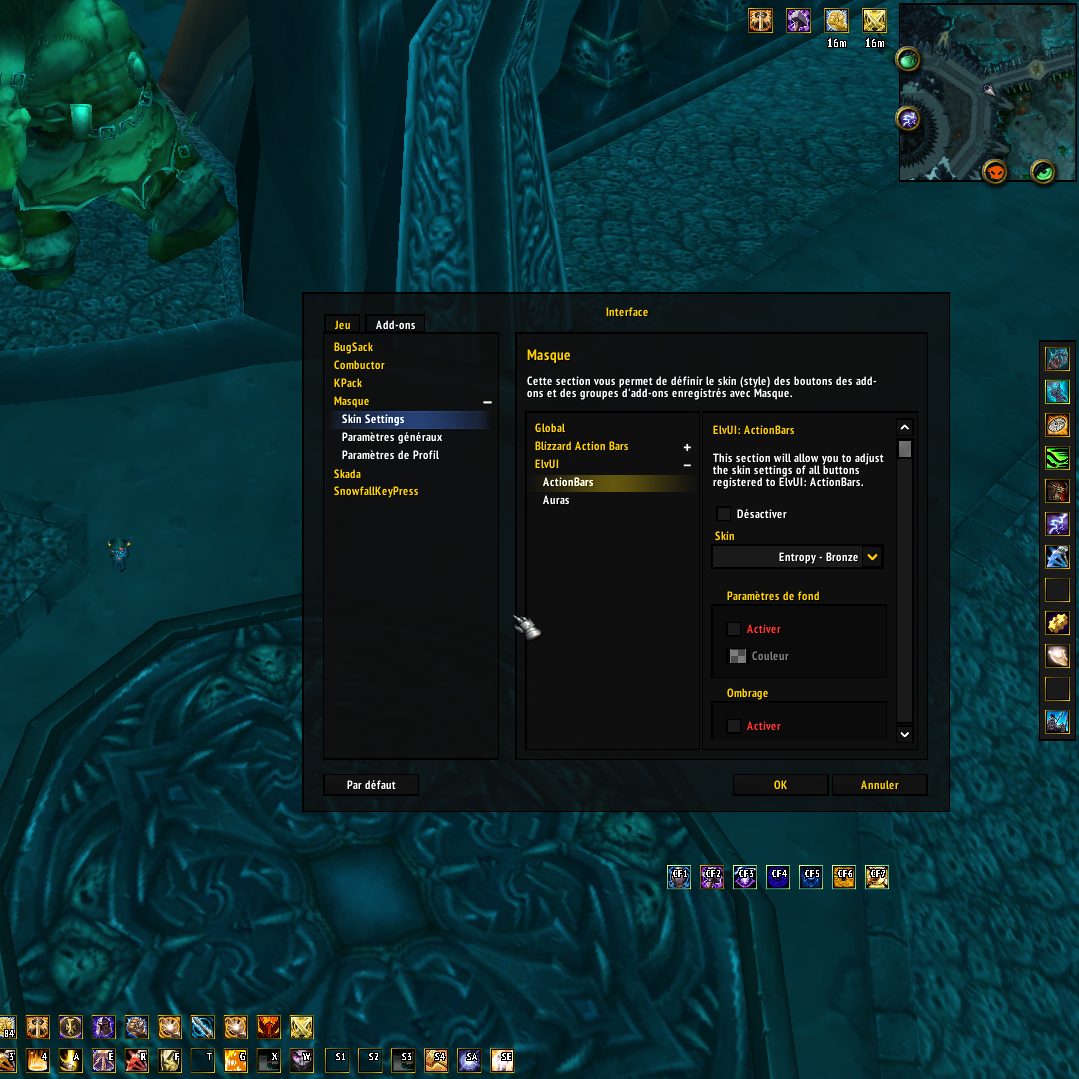The image size is (1079, 1079).
Task: Open the Skin dropdown showing Entropy - Bronze
Action: (x=872, y=557)
